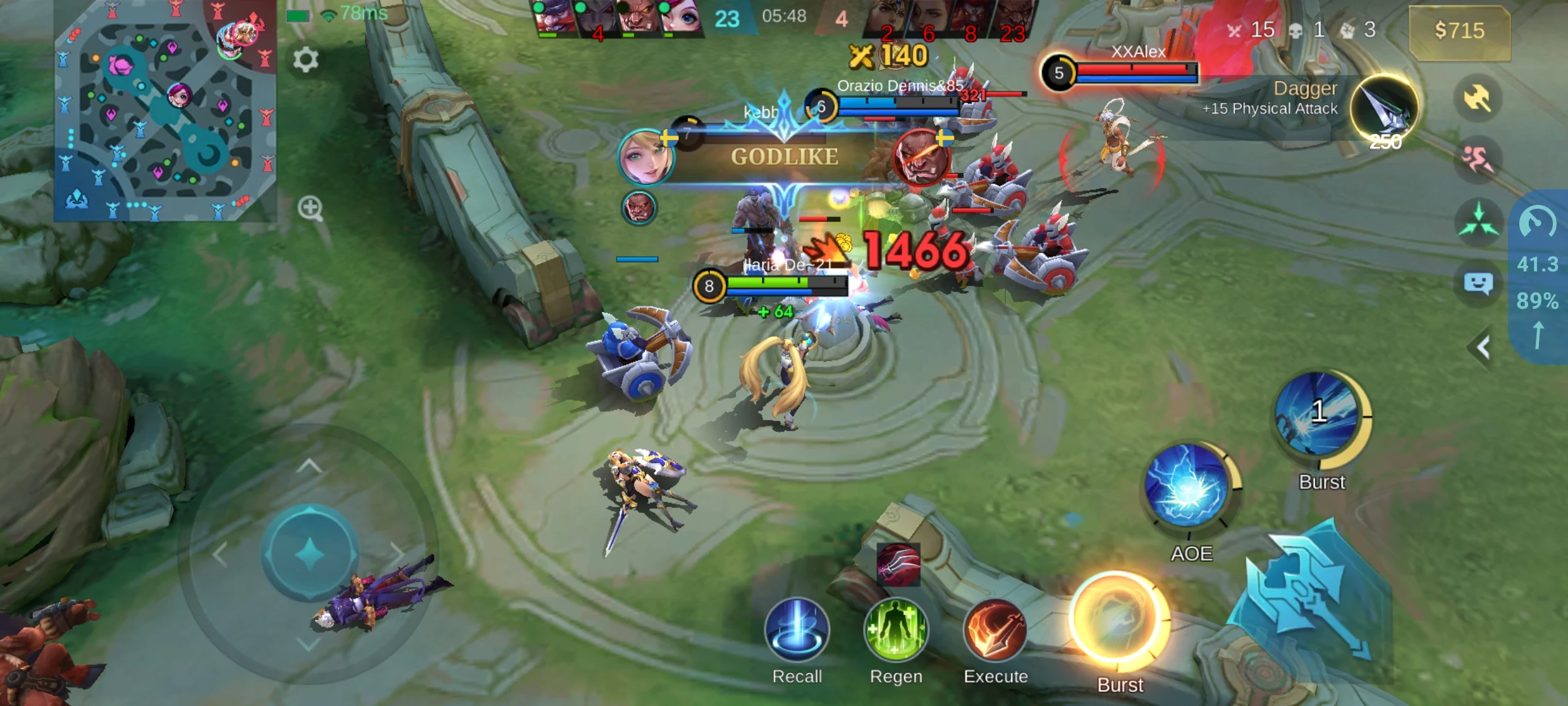The width and height of the screenshot is (1568, 706).
Task: Cast the Execute battle spell
Action: point(995,630)
